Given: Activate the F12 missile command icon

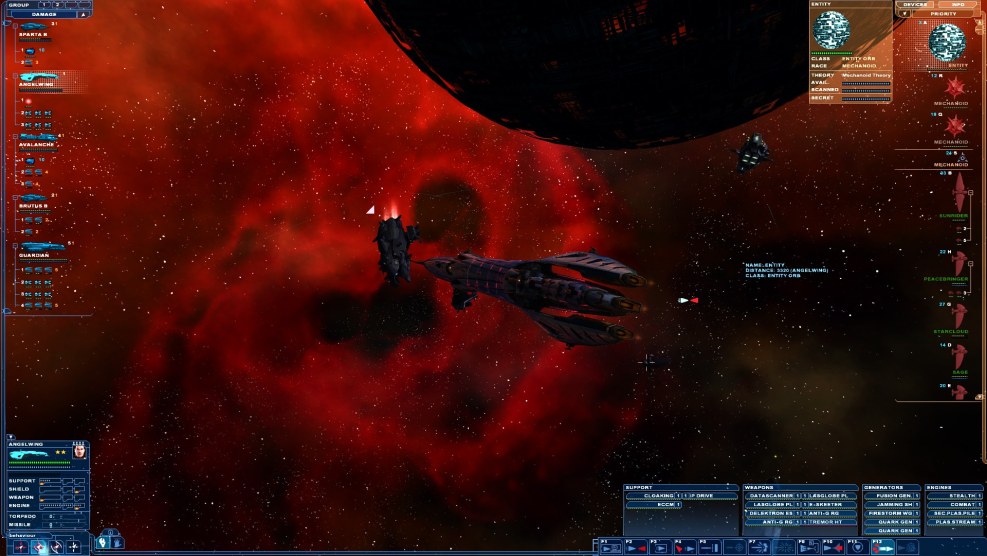Looking at the screenshot, I should (x=882, y=547).
